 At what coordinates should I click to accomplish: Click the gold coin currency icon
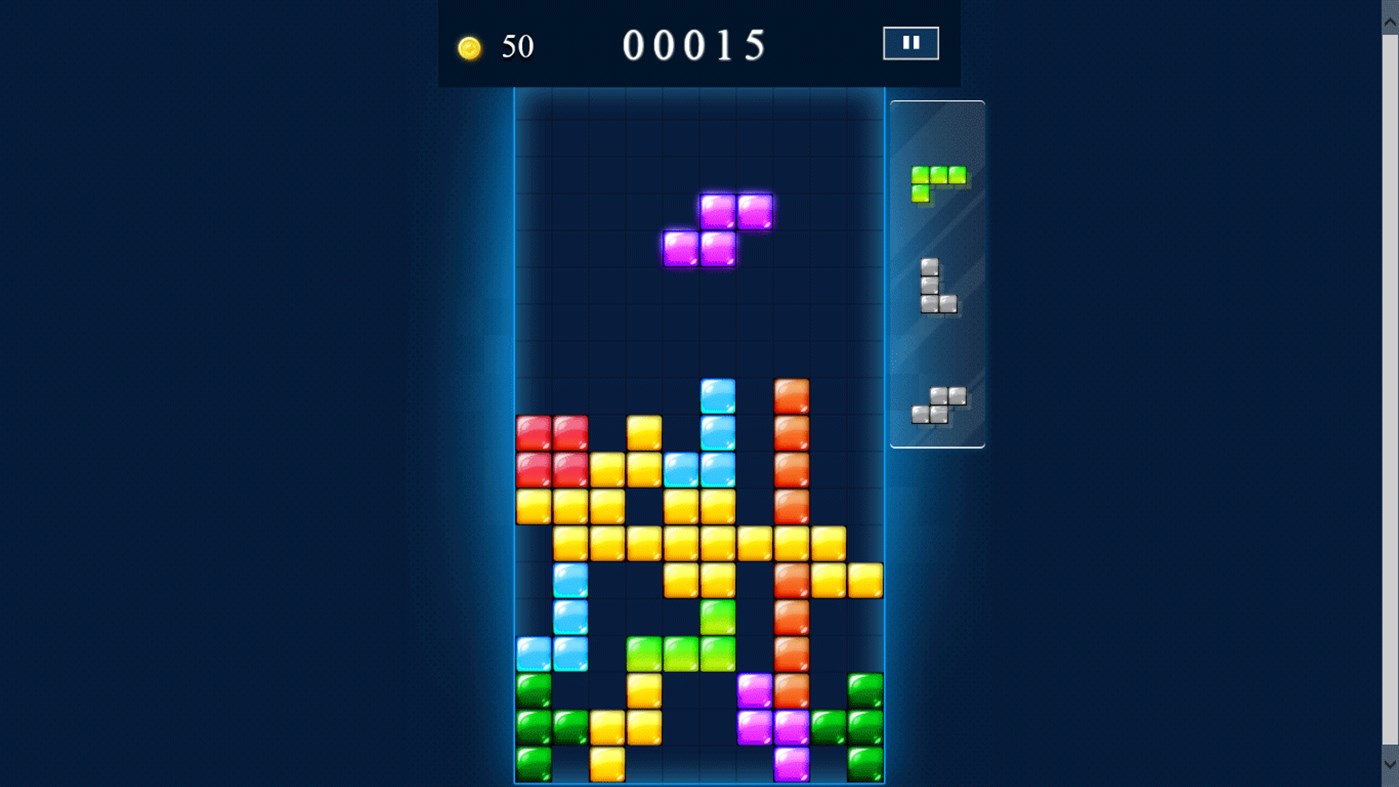(468, 46)
